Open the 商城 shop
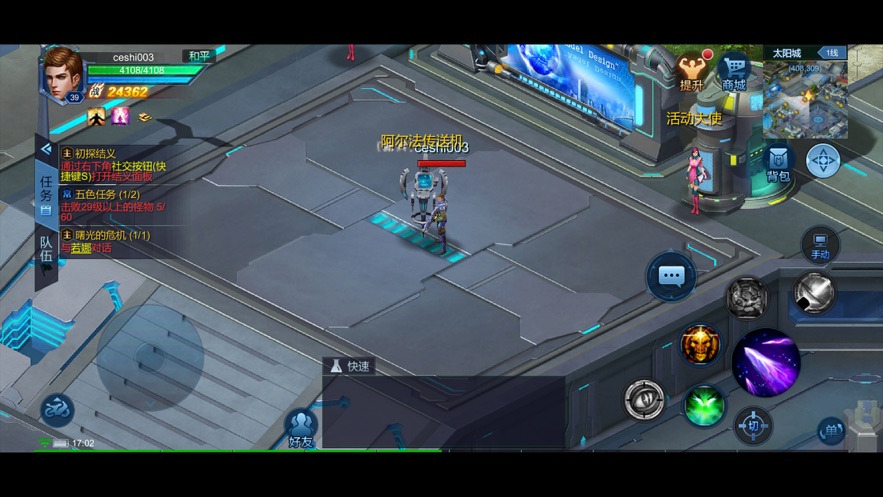883x497 pixels. click(735, 72)
